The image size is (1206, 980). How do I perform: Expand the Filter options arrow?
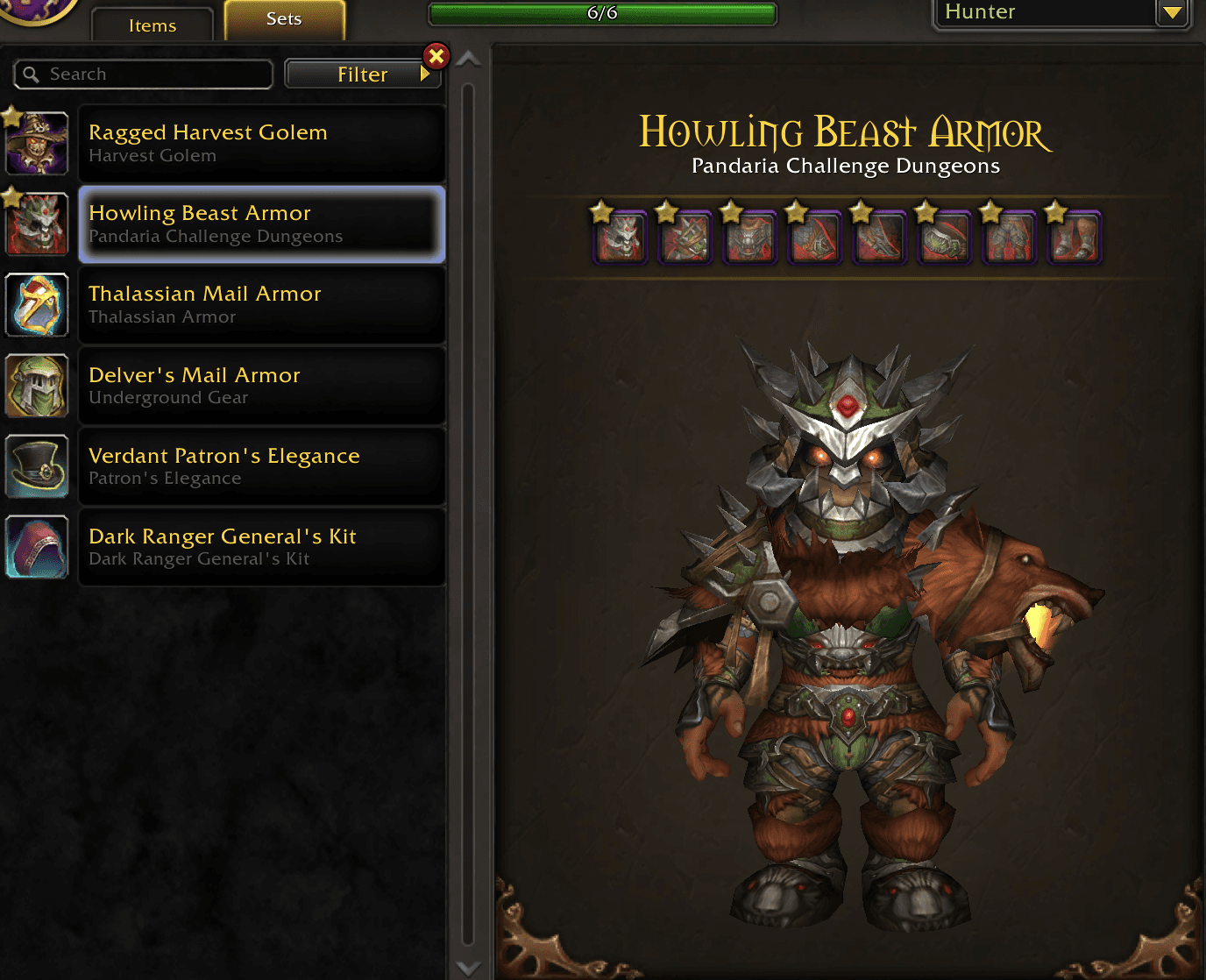[x=427, y=74]
